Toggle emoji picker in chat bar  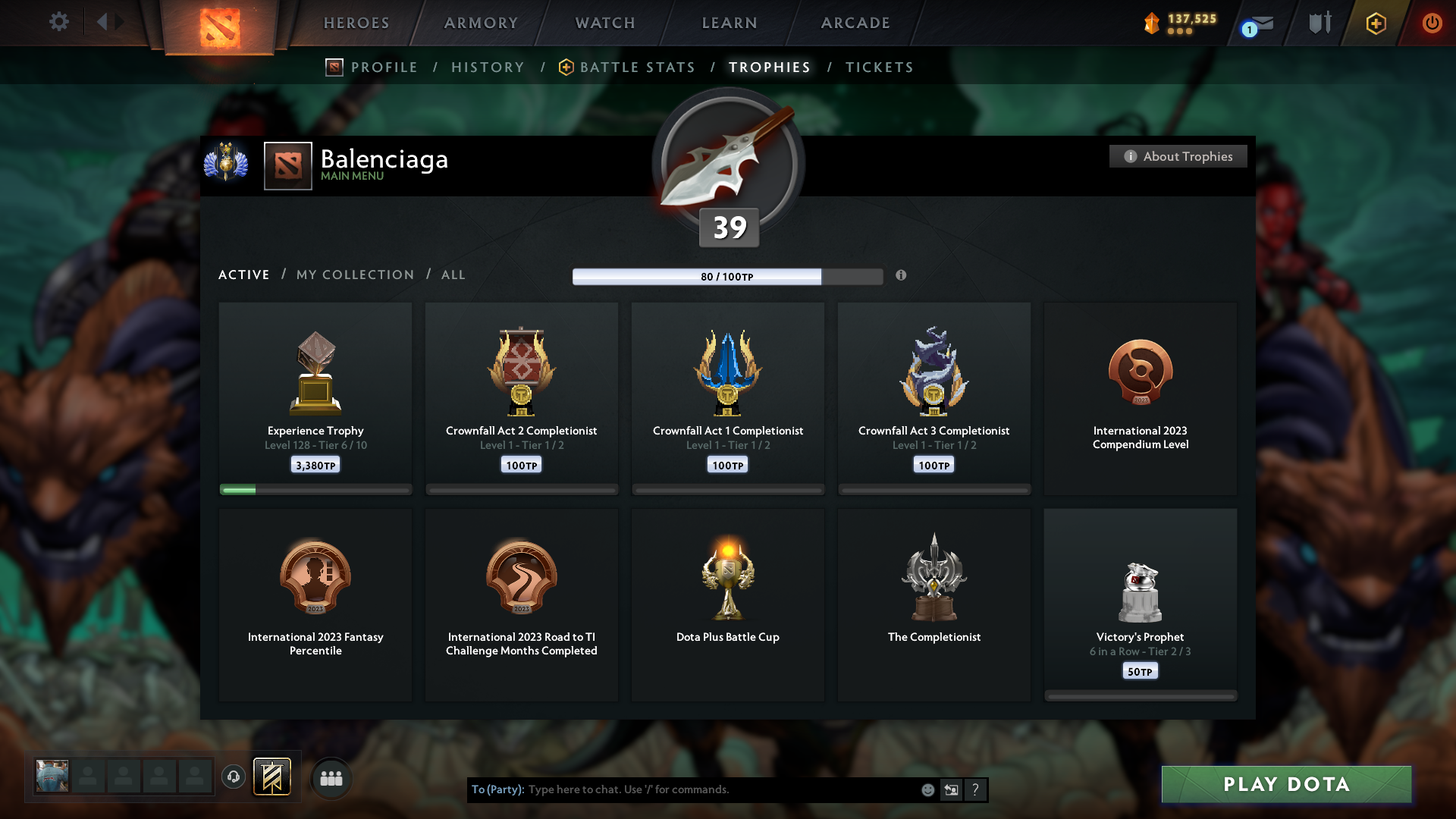point(927,789)
